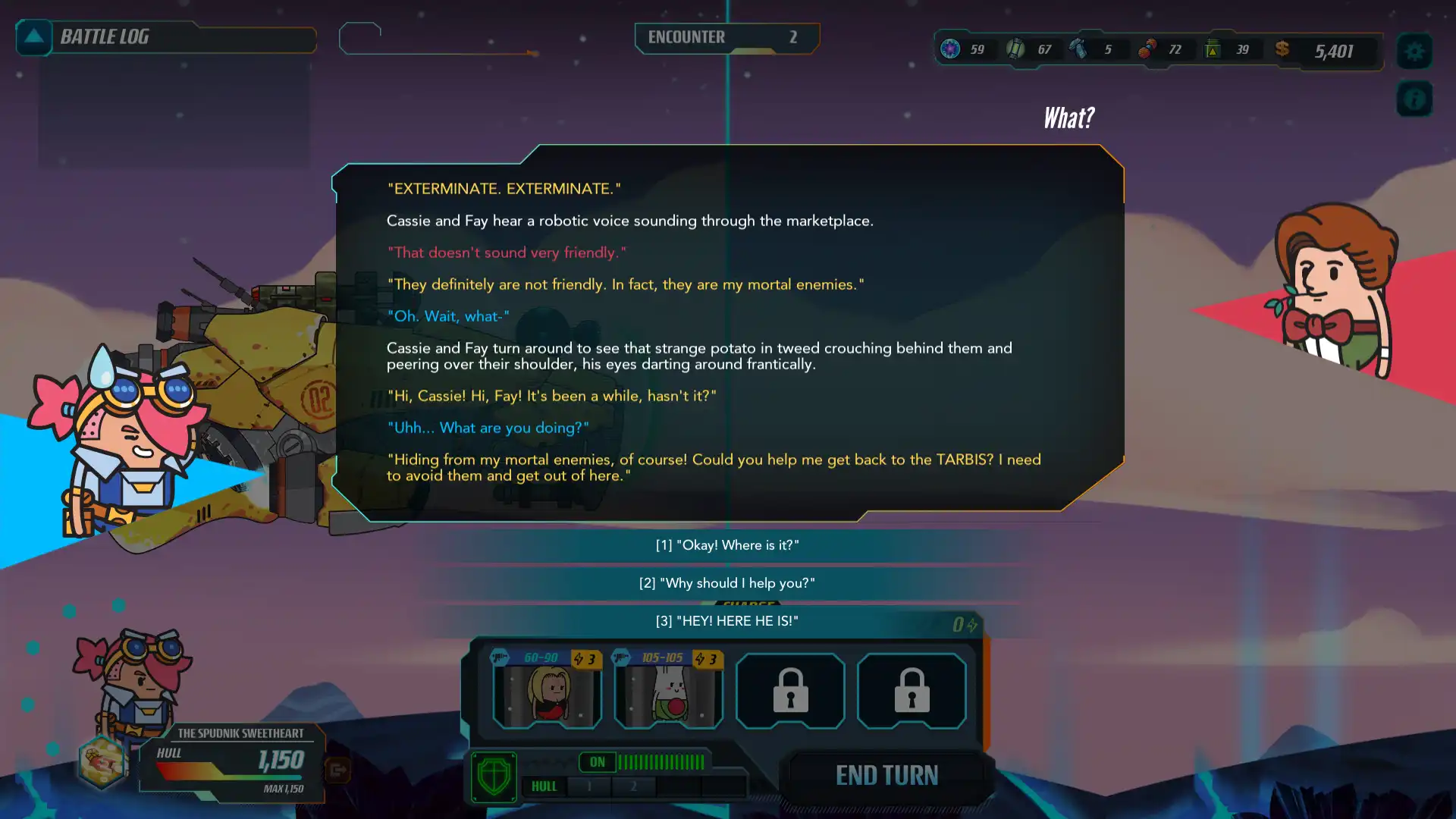
Task: Click the info icon below the gear
Action: (1414, 99)
